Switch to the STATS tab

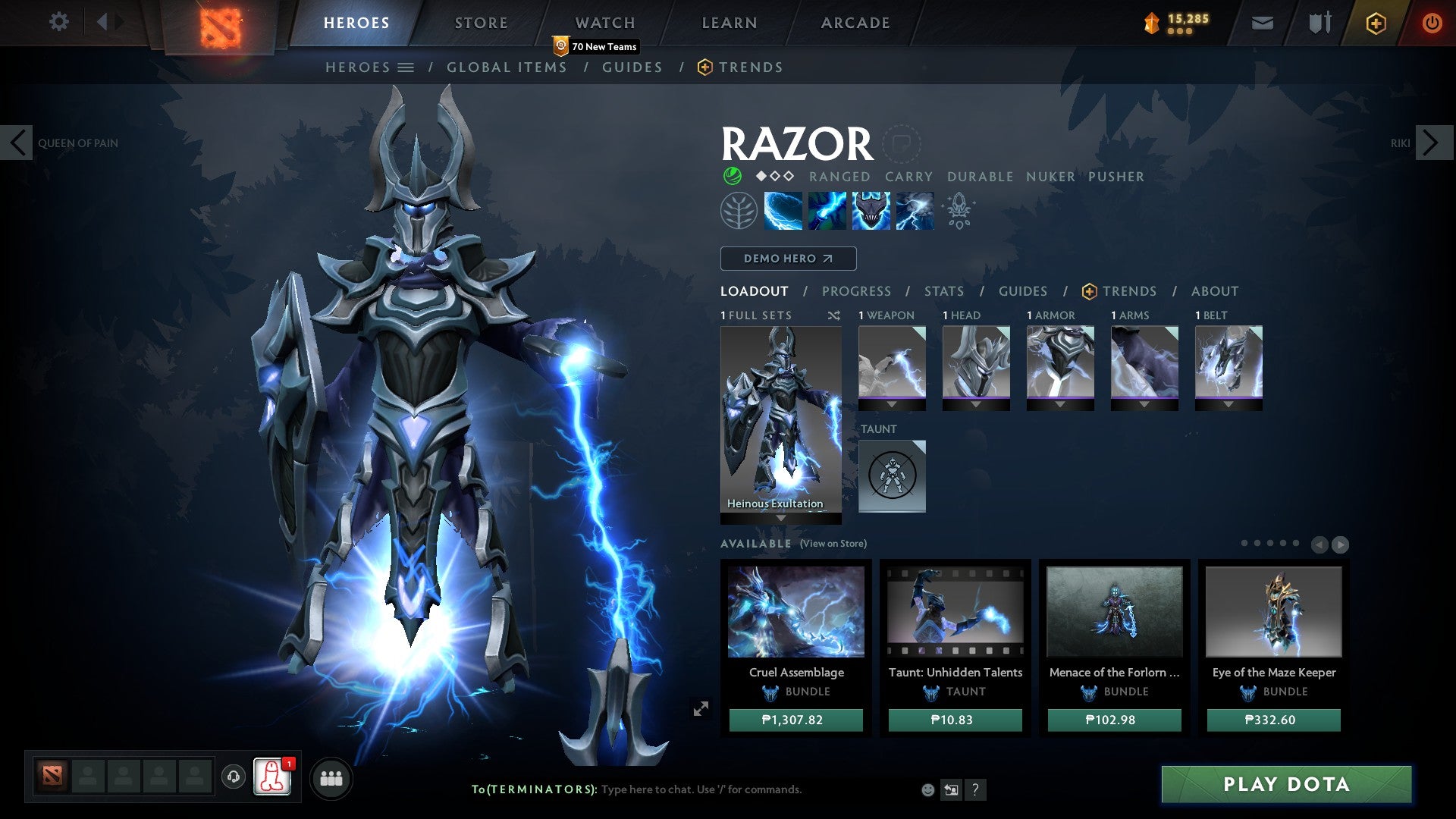[943, 290]
